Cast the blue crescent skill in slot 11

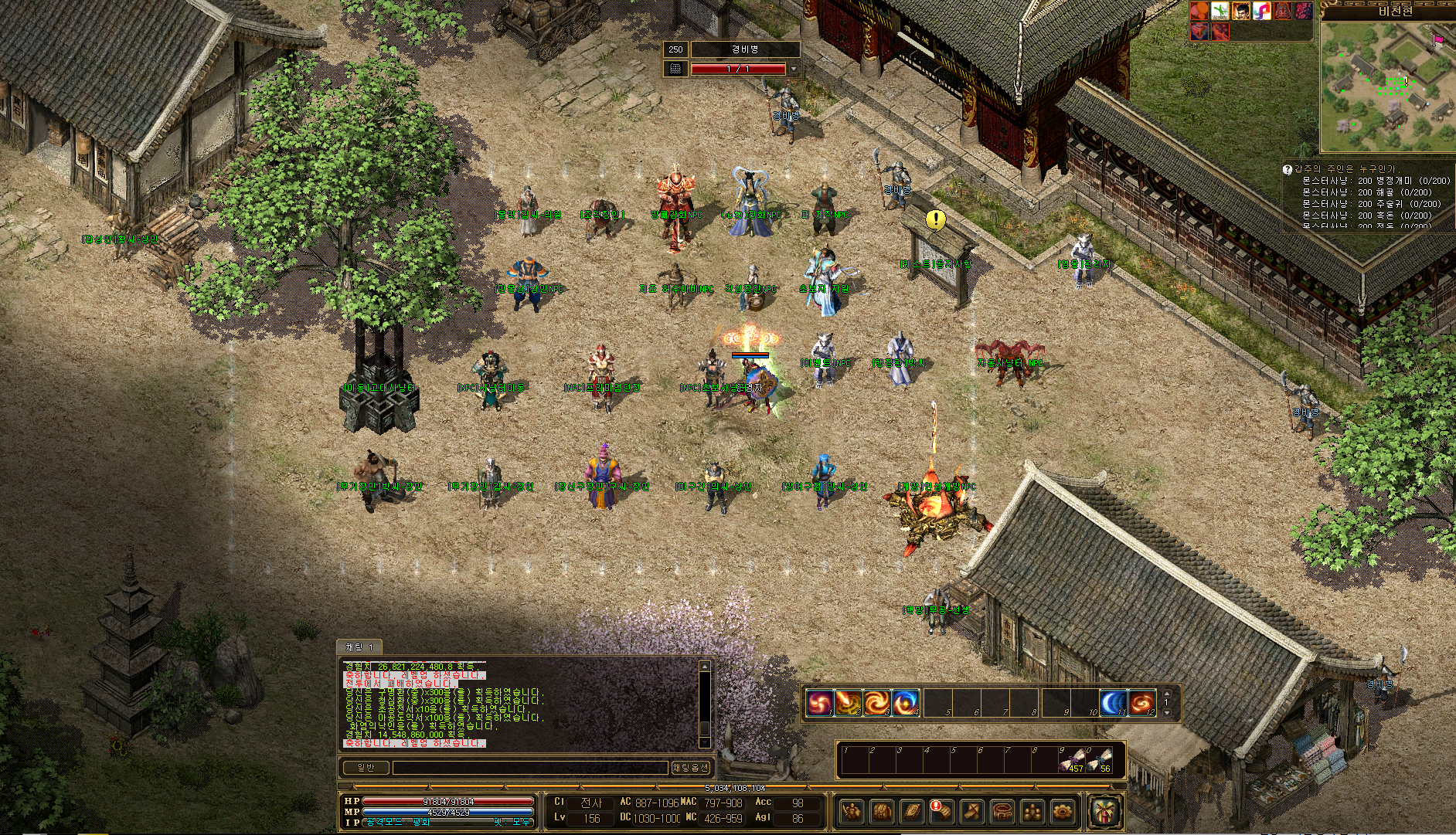(x=1113, y=703)
